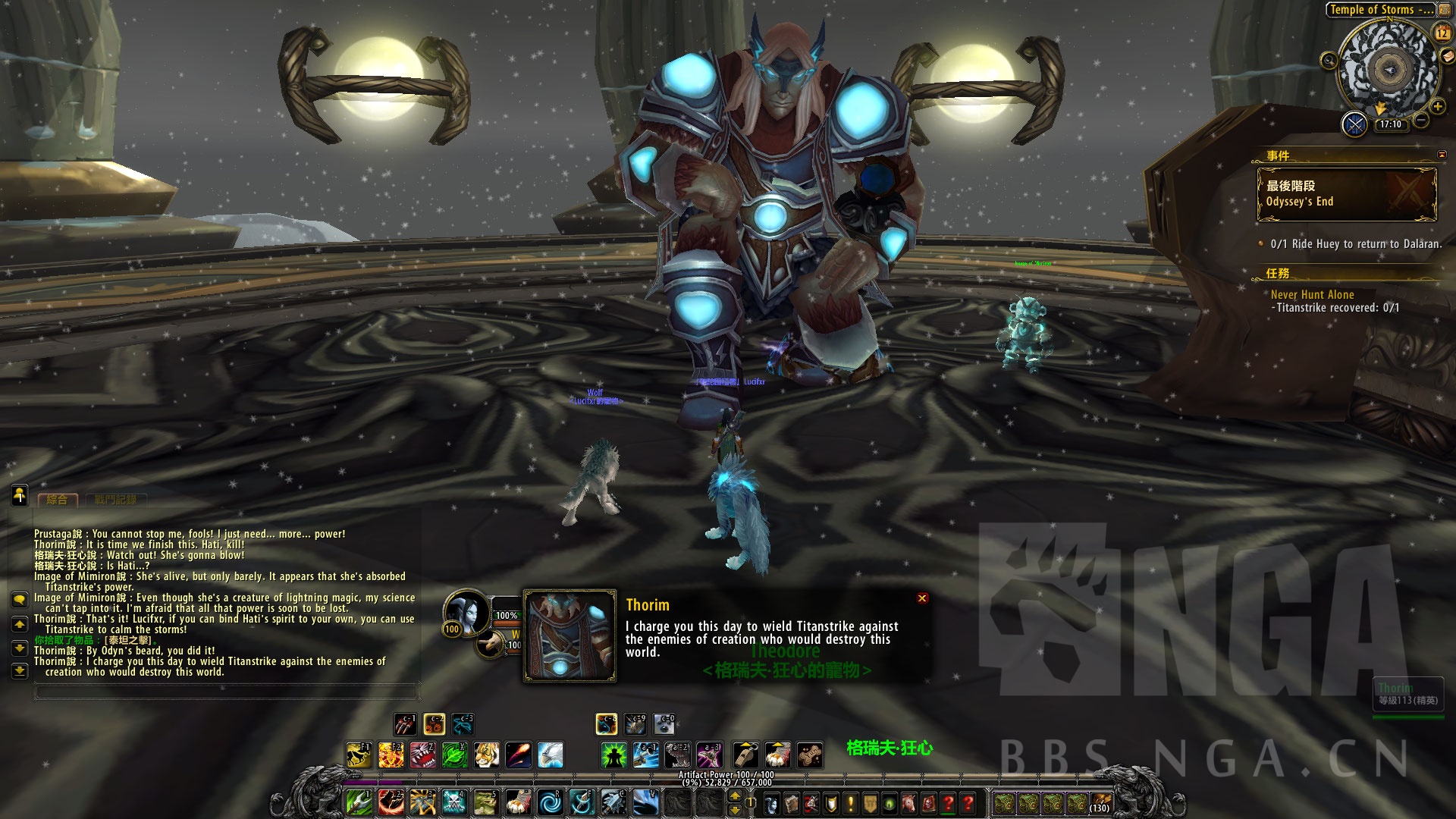Open the Never Hunt Alone quest
Viewport: 1456px width, 819px height.
(1312, 294)
